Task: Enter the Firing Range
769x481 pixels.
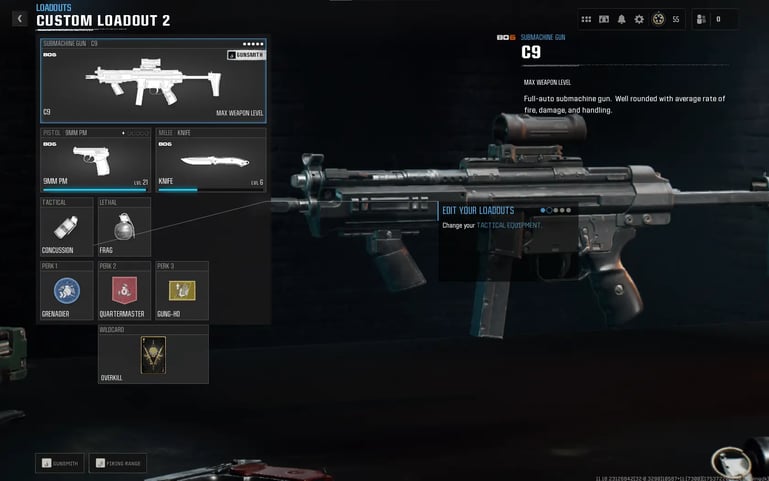Action: (x=117, y=463)
